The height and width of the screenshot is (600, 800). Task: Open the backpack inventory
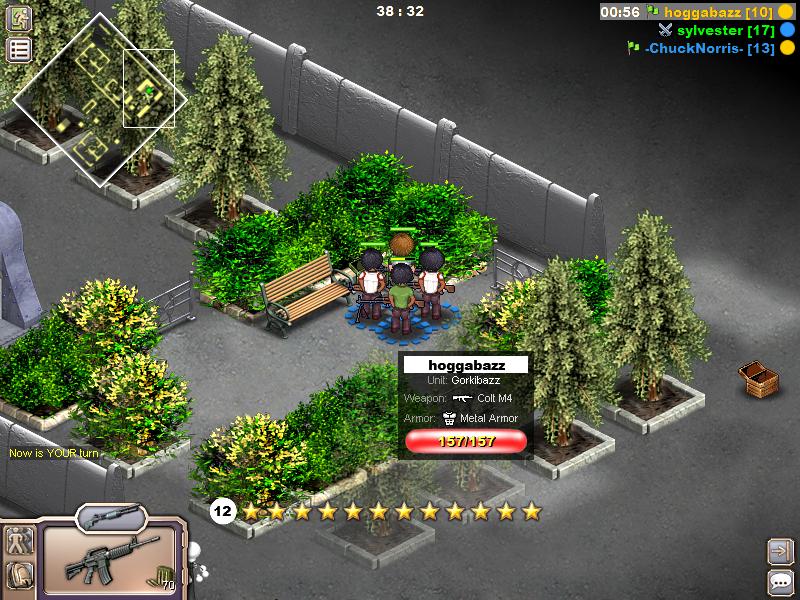tap(20, 576)
